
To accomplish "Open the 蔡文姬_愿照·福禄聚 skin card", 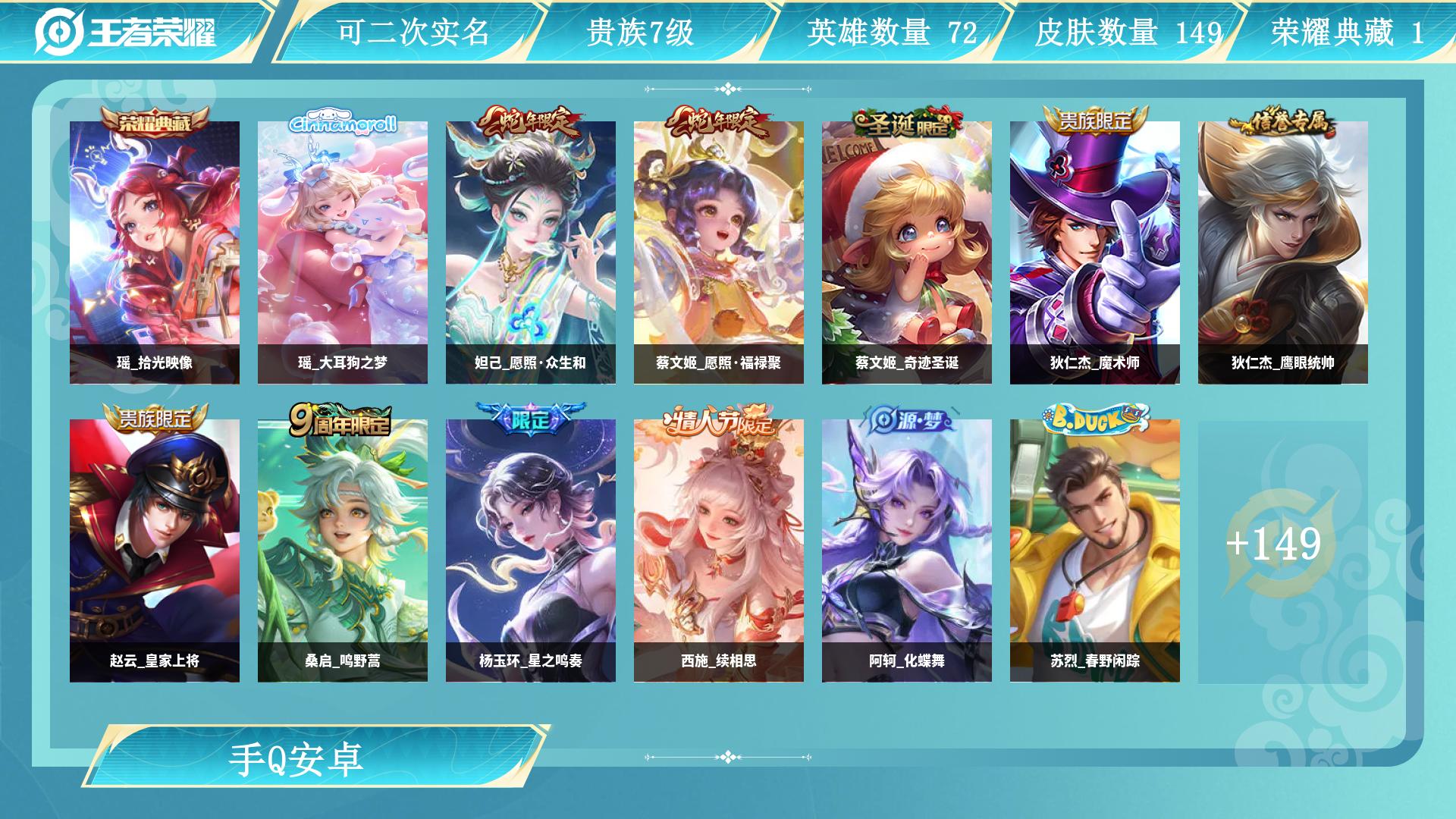I will 720,250.
